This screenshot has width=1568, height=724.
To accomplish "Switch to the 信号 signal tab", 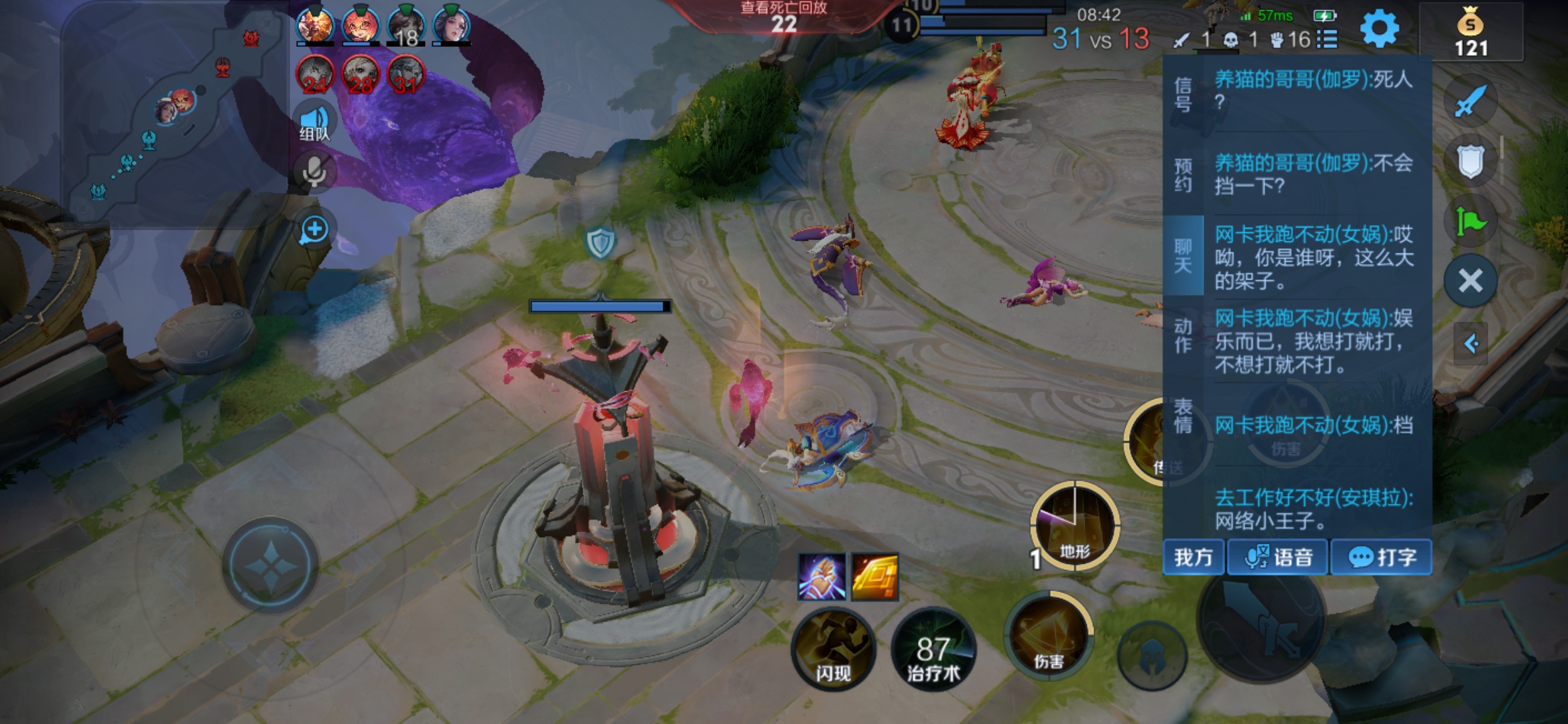I will [x=1183, y=94].
